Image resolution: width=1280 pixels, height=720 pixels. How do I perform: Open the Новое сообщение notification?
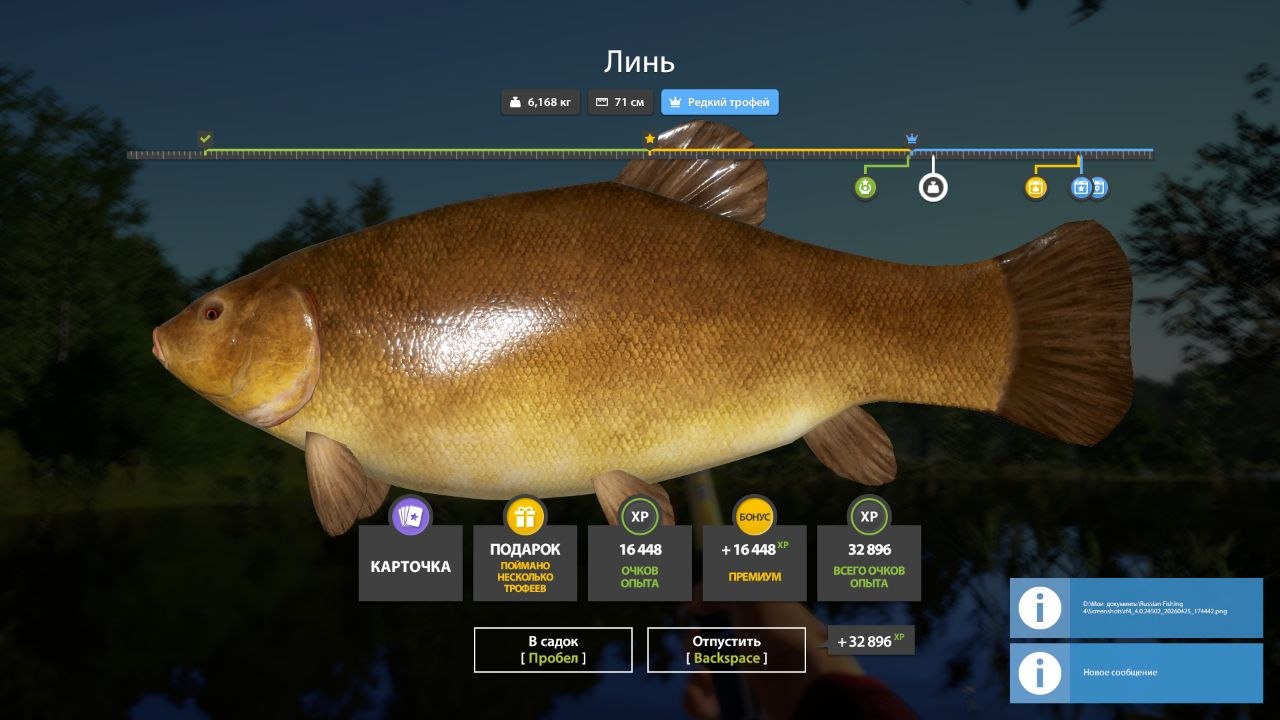(x=1136, y=672)
